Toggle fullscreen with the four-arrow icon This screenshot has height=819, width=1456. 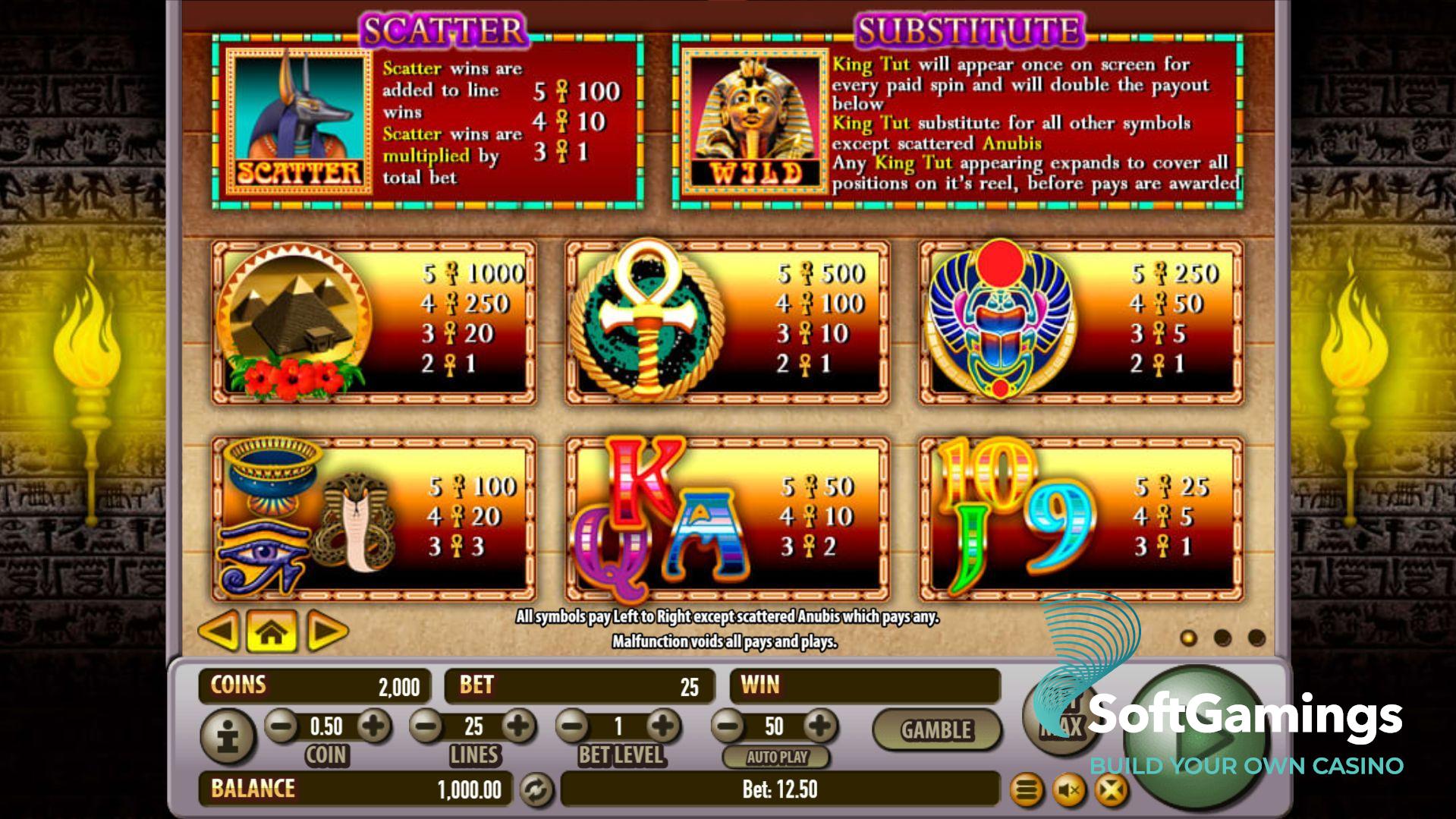coord(1111,791)
